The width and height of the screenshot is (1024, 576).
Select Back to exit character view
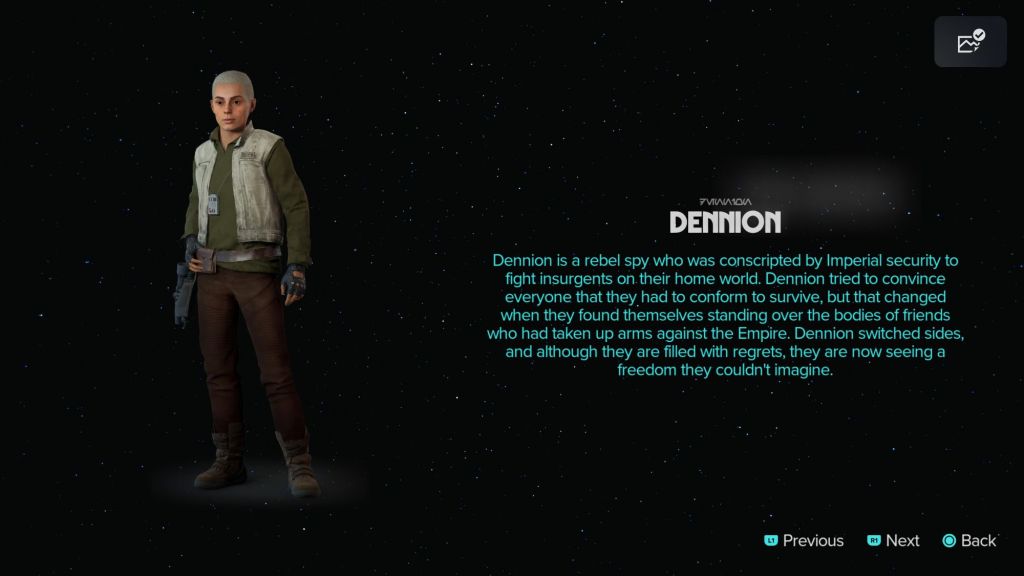tap(969, 540)
